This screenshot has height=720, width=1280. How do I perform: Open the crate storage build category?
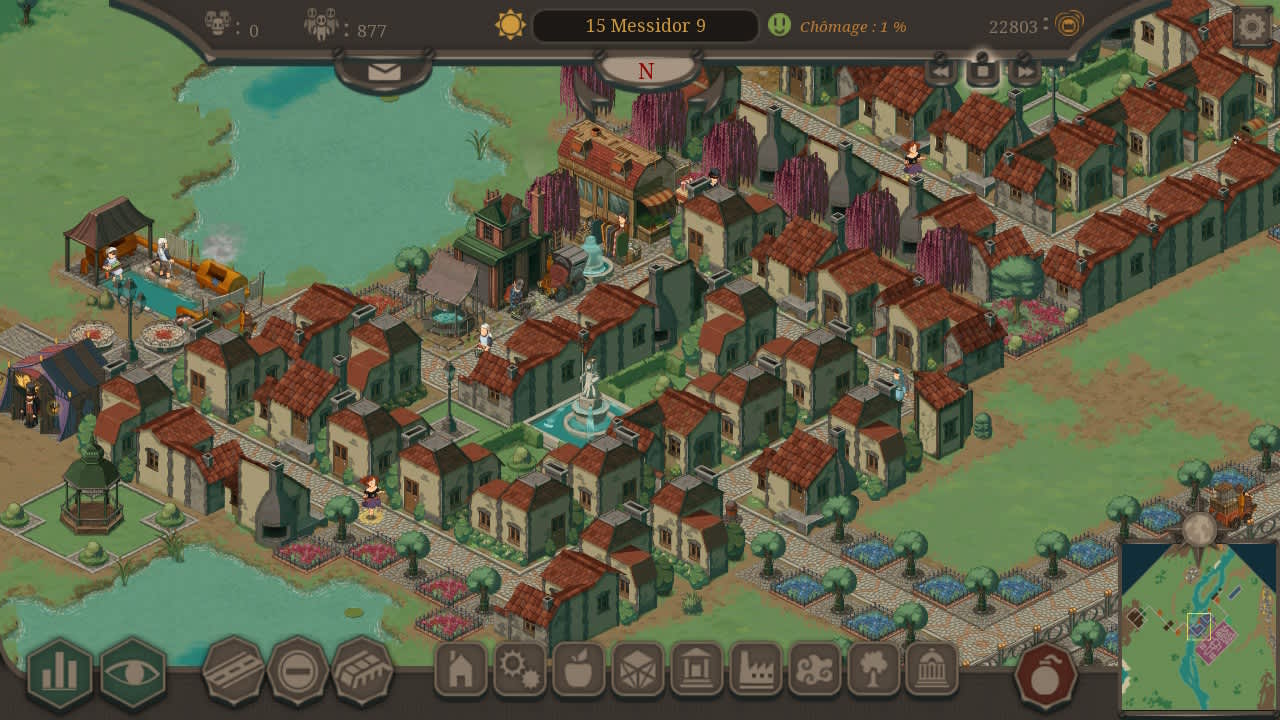pos(638,669)
